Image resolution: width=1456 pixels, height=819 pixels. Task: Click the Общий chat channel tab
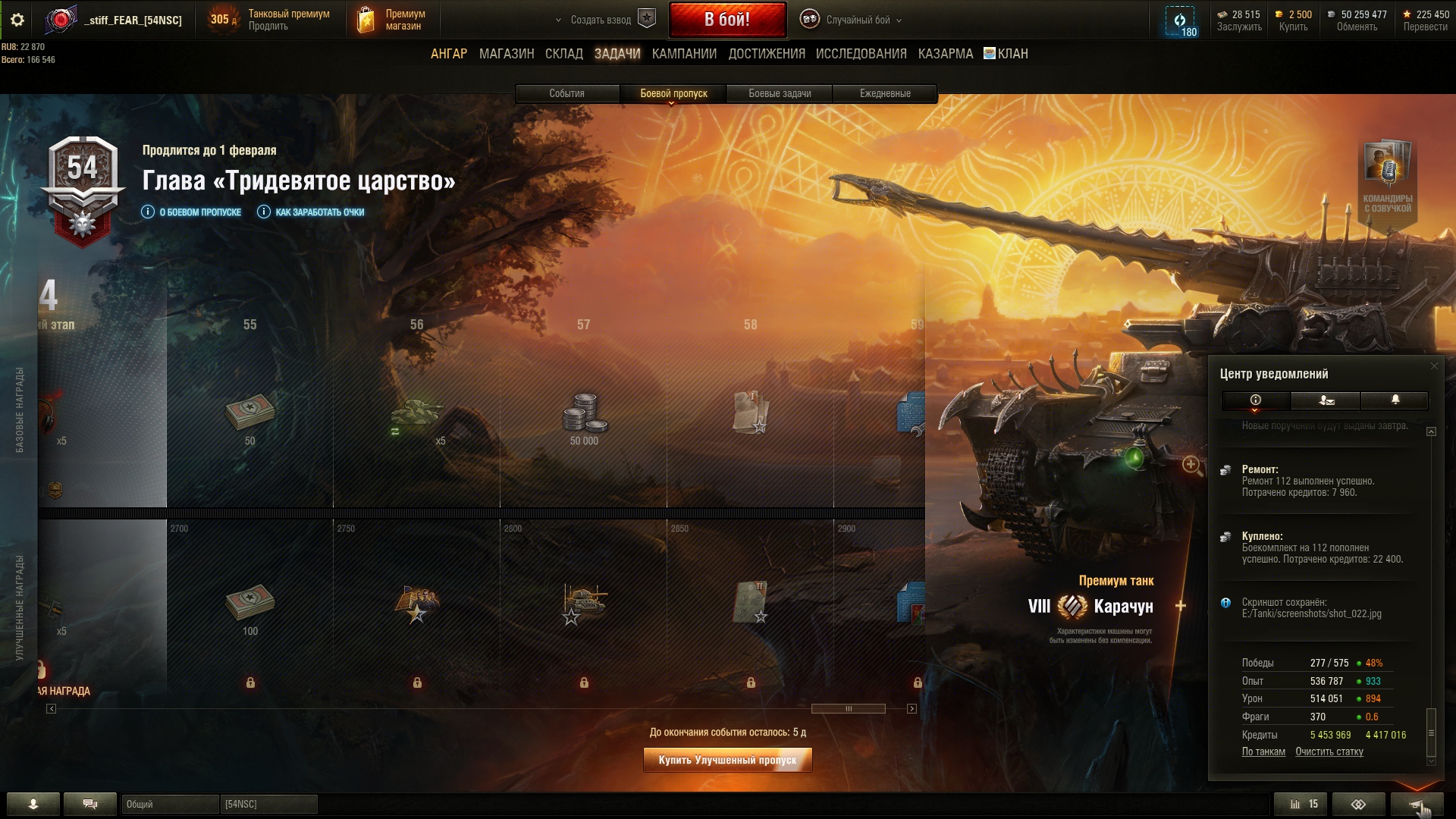point(169,804)
